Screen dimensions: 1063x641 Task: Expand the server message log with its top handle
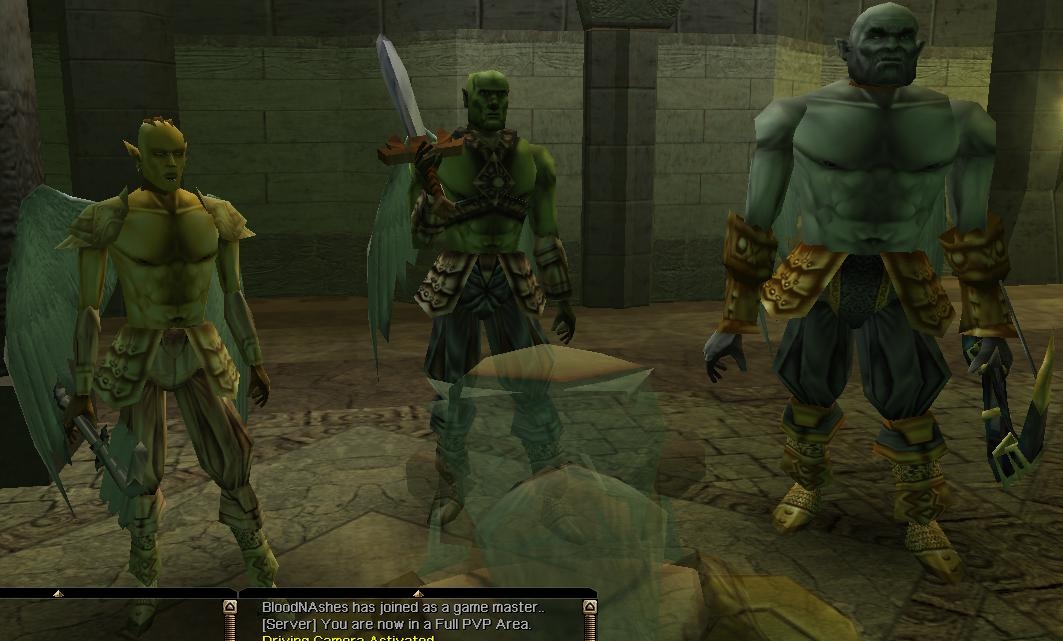(418, 594)
